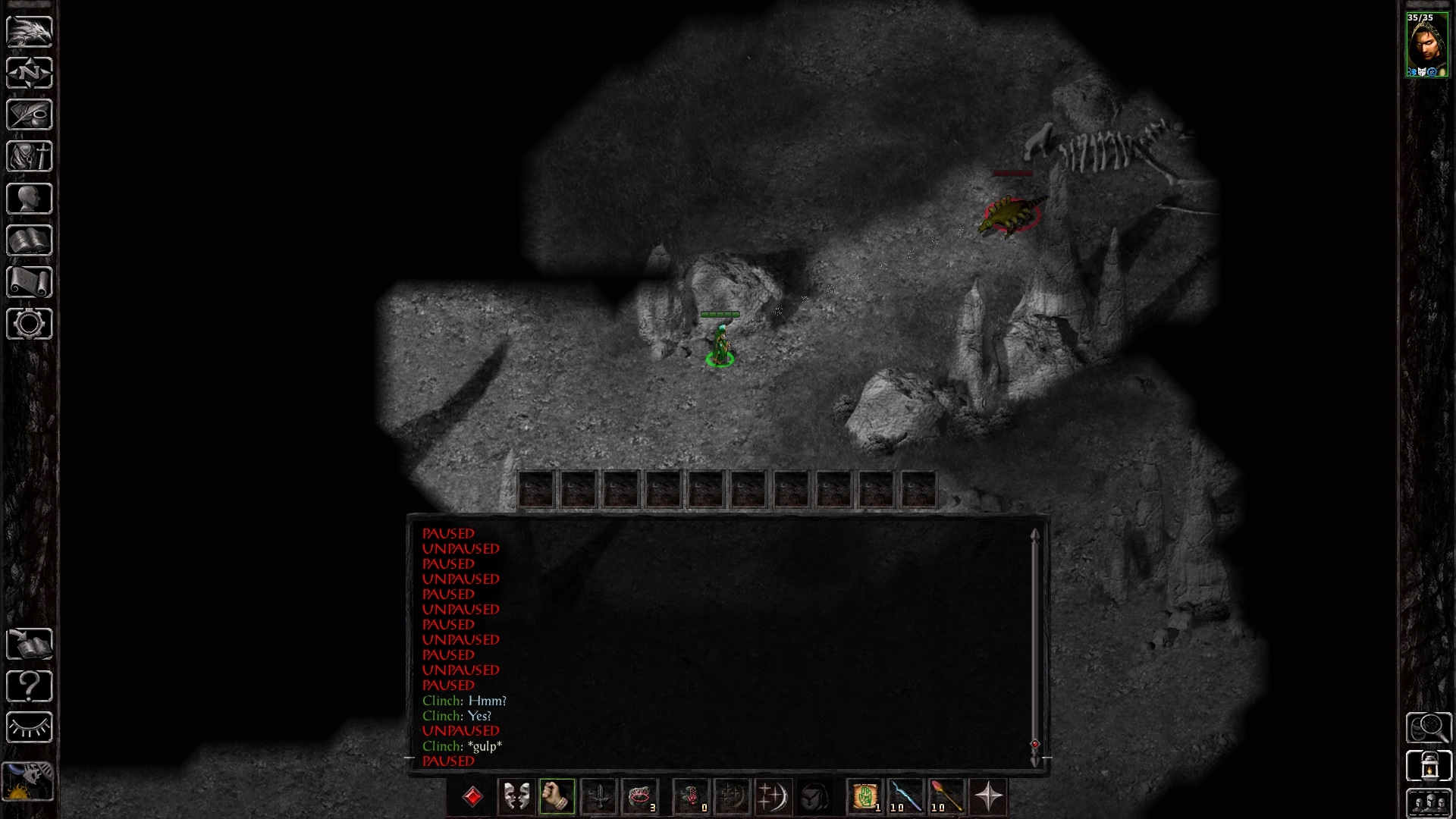Viewport: 1456px width, 819px height.
Task: Click the rest button with skull and sun
Action: pyautogui.click(x=29, y=781)
